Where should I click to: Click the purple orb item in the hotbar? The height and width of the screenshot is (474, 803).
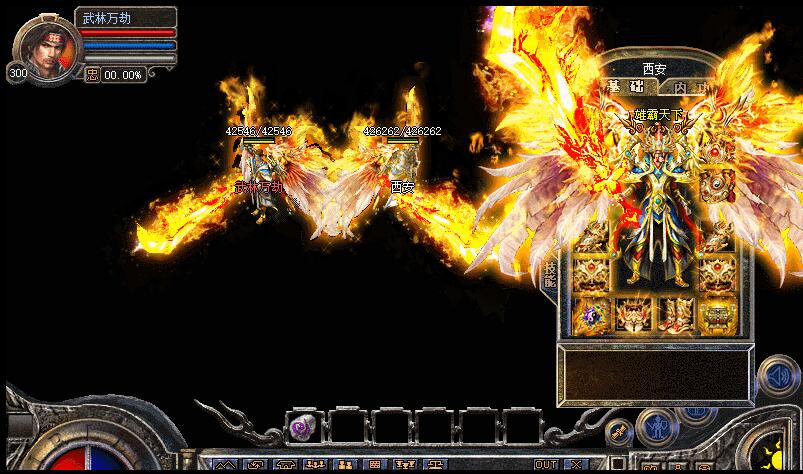coord(302,428)
